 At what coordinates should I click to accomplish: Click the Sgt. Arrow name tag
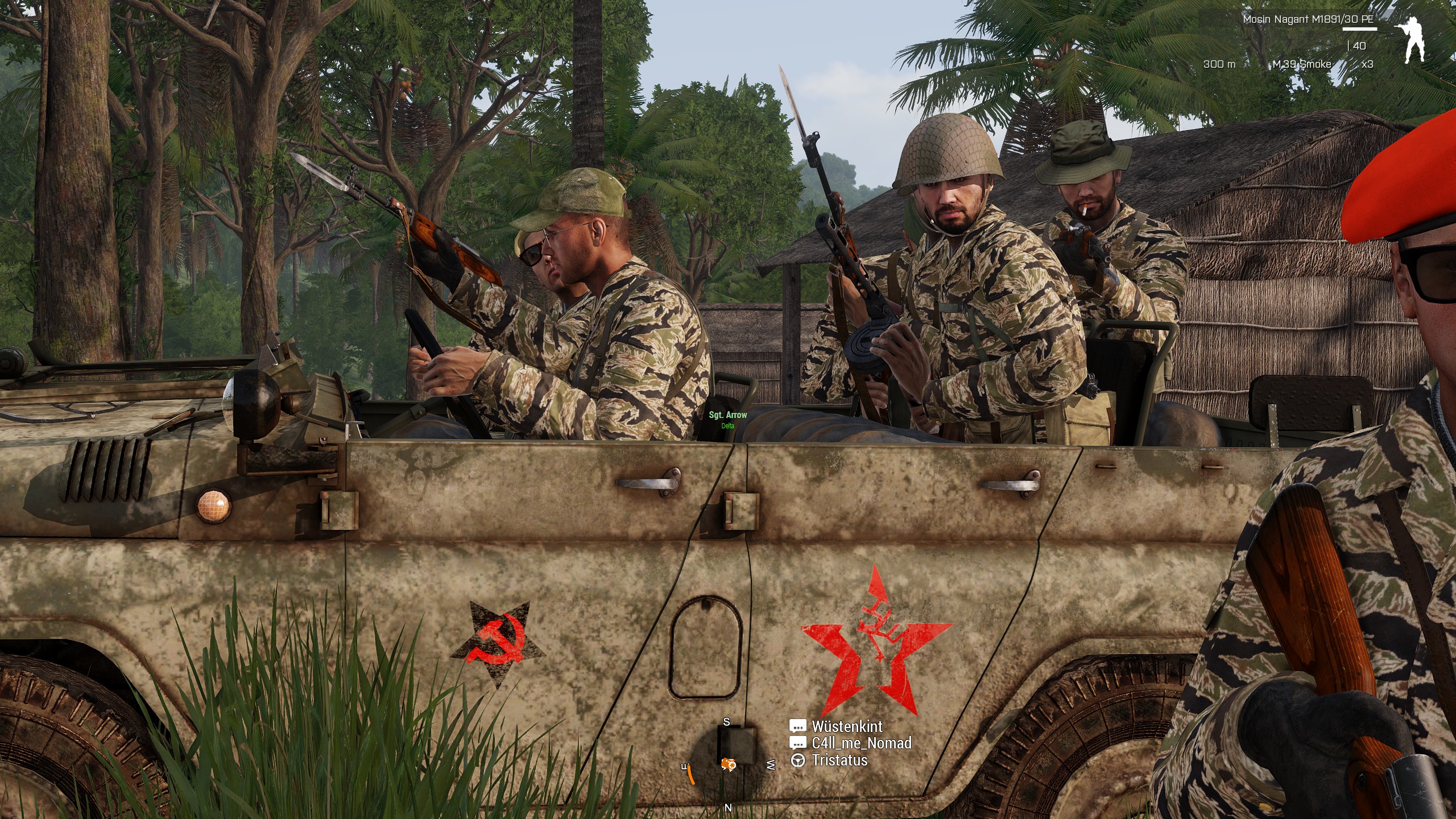pyautogui.click(x=727, y=415)
